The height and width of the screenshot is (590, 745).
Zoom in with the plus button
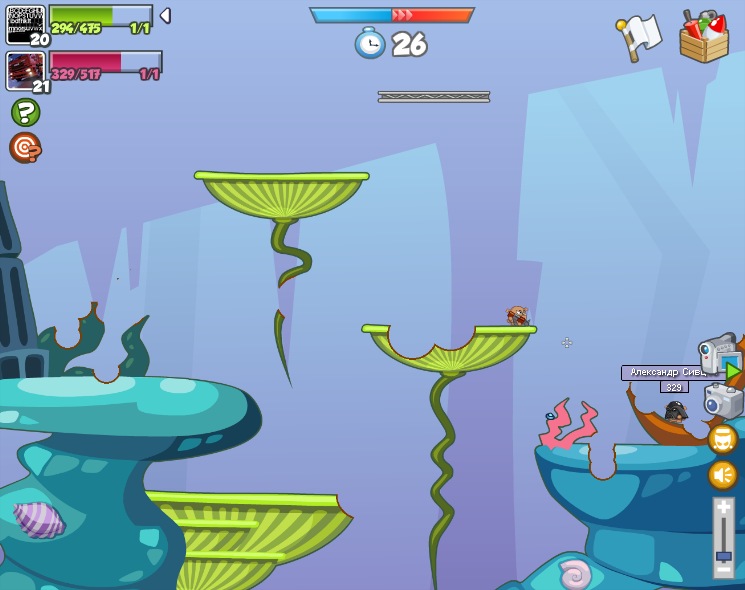click(x=723, y=508)
